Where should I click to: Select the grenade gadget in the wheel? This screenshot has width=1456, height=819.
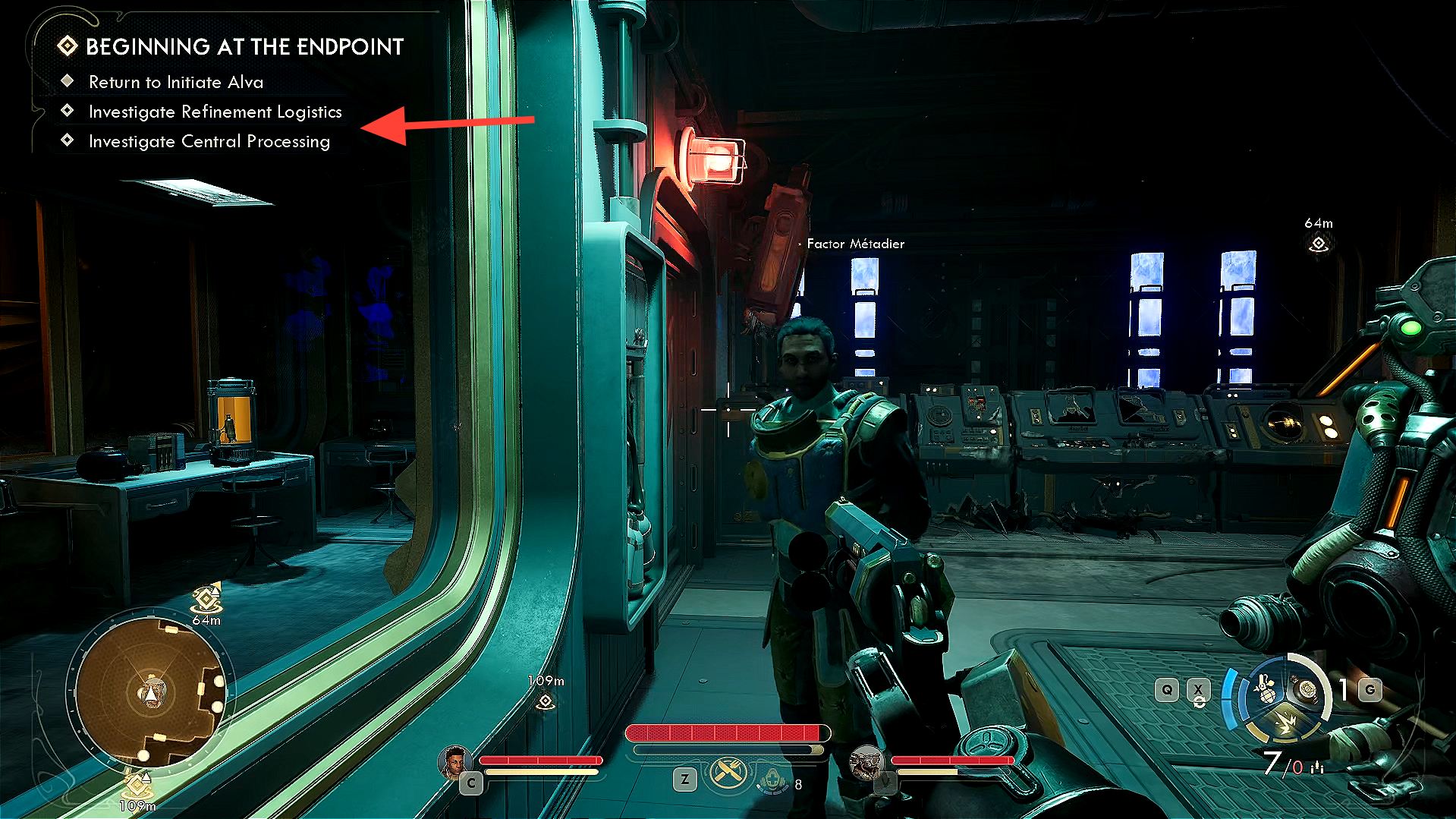pyautogui.click(x=1265, y=691)
